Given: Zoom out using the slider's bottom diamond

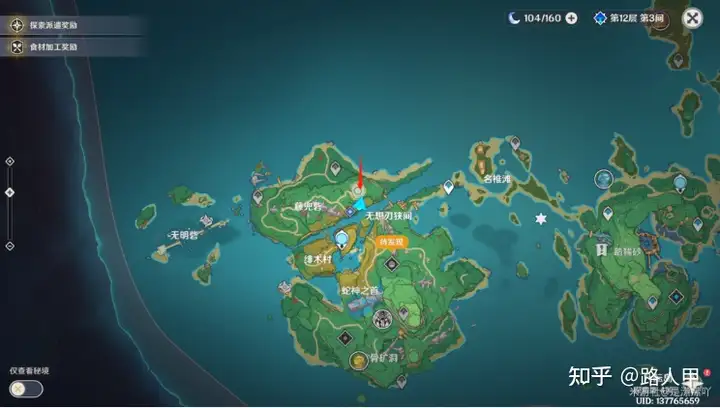Looking at the screenshot, I should [10, 245].
